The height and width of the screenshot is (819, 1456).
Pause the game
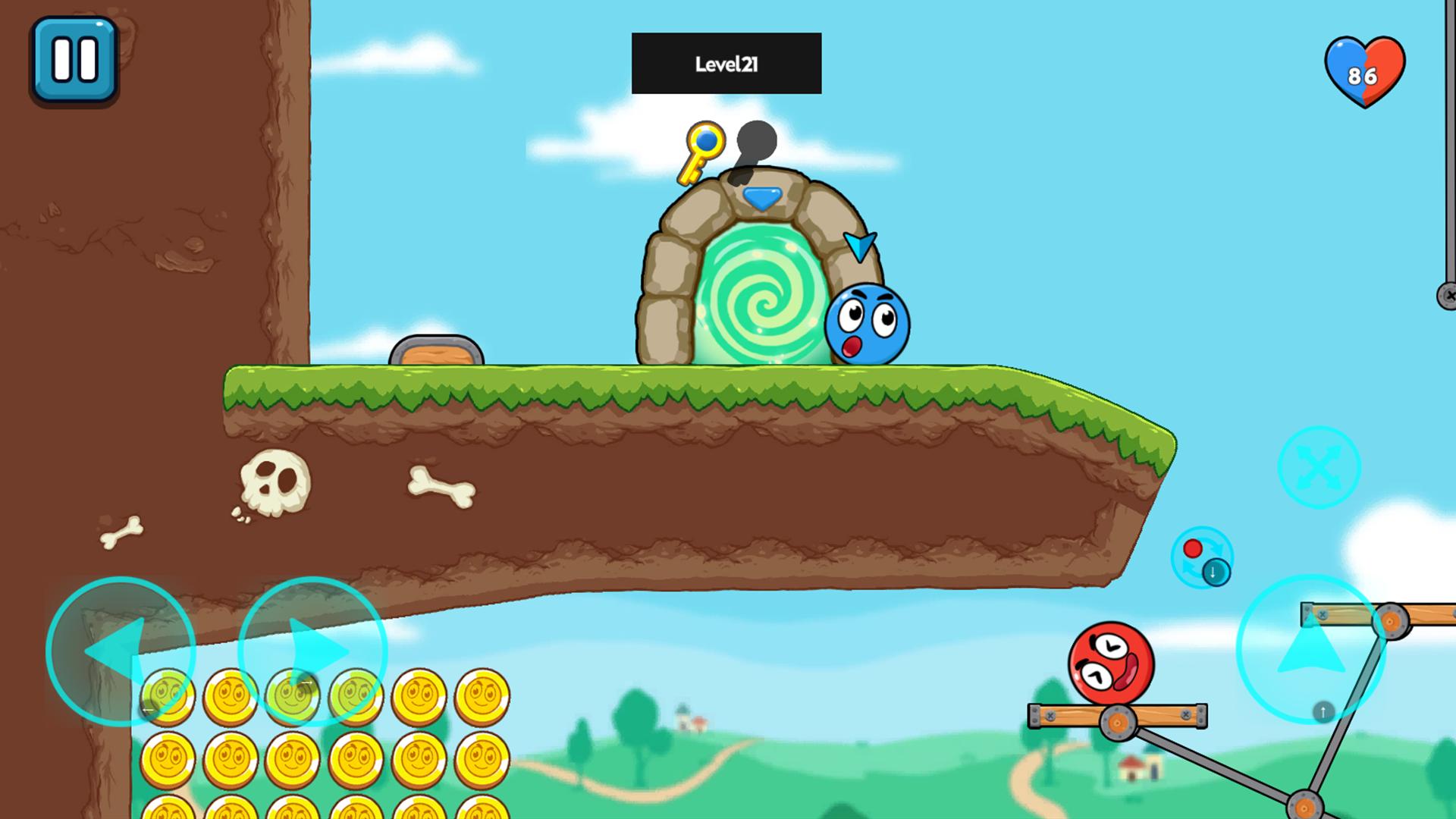pos(74,60)
